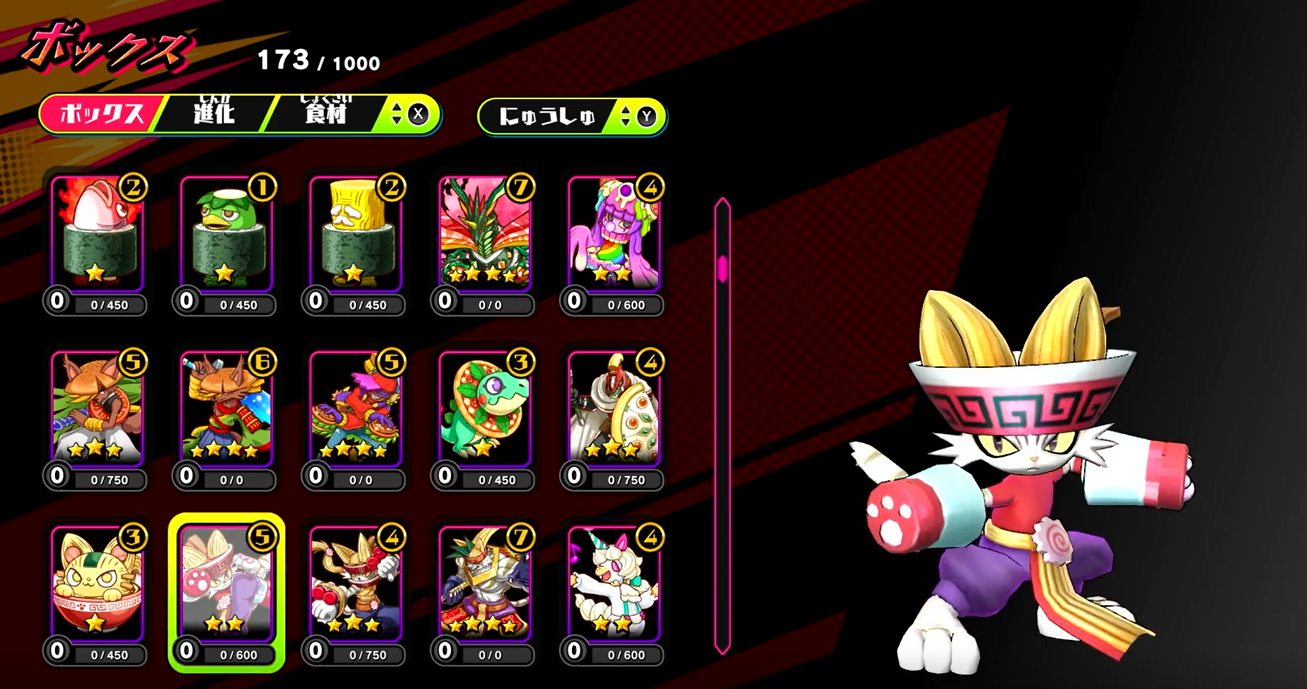Screen dimensions: 1307x689
Task: Choose the armored samurai seven-cost card
Action: pyautogui.click(x=486, y=585)
